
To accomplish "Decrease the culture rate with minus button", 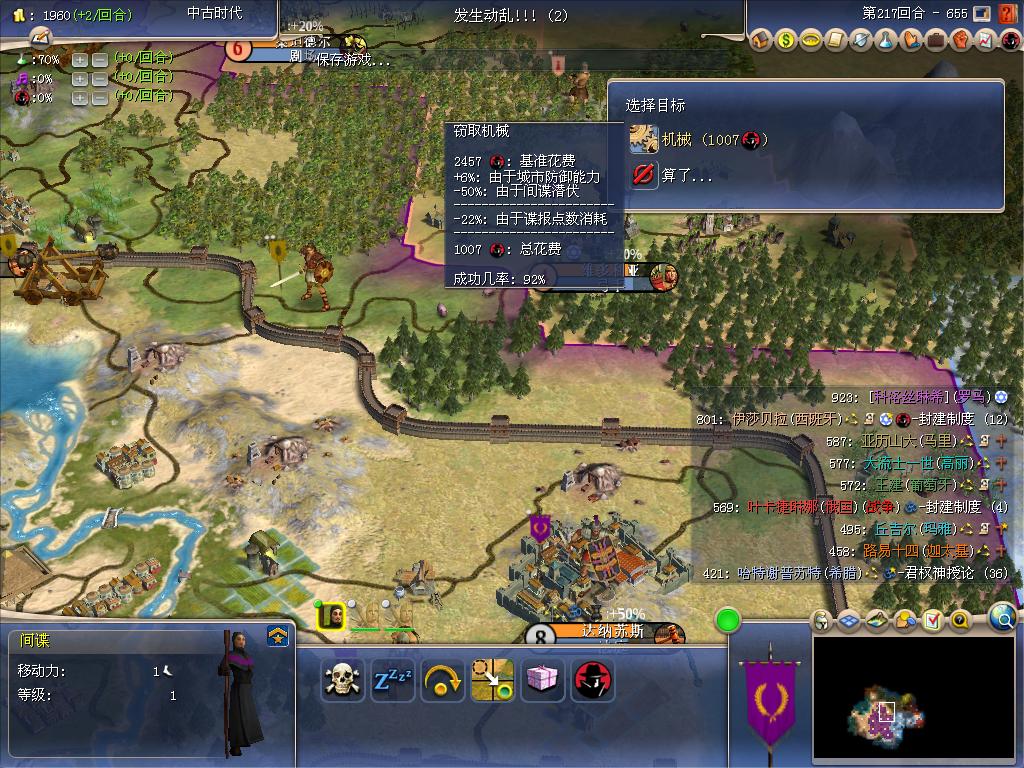I will 100,78.
